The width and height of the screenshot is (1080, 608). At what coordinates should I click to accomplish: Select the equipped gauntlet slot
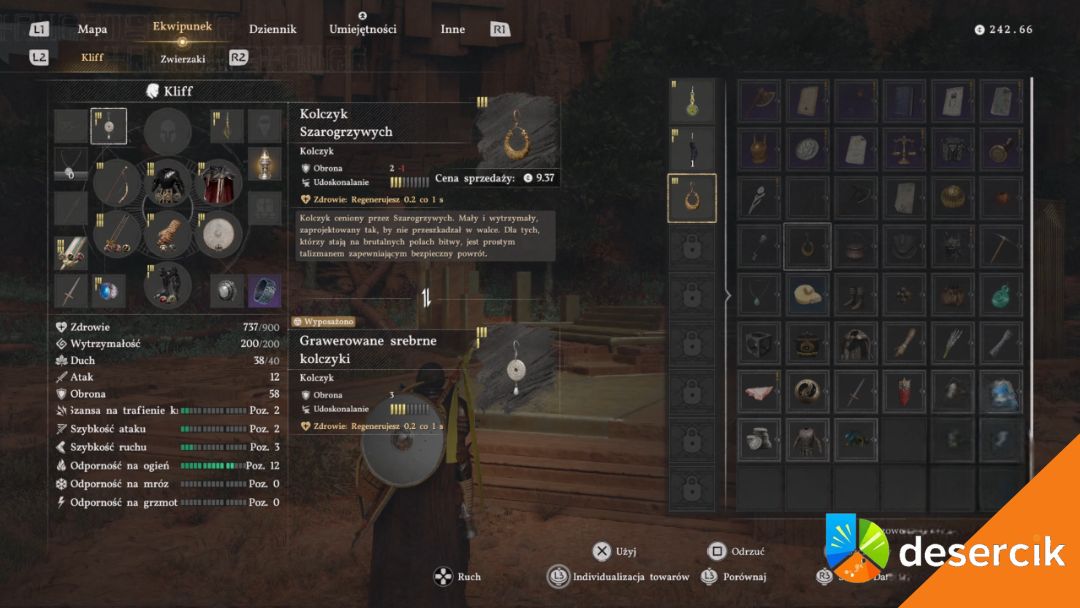pos(169,235)
